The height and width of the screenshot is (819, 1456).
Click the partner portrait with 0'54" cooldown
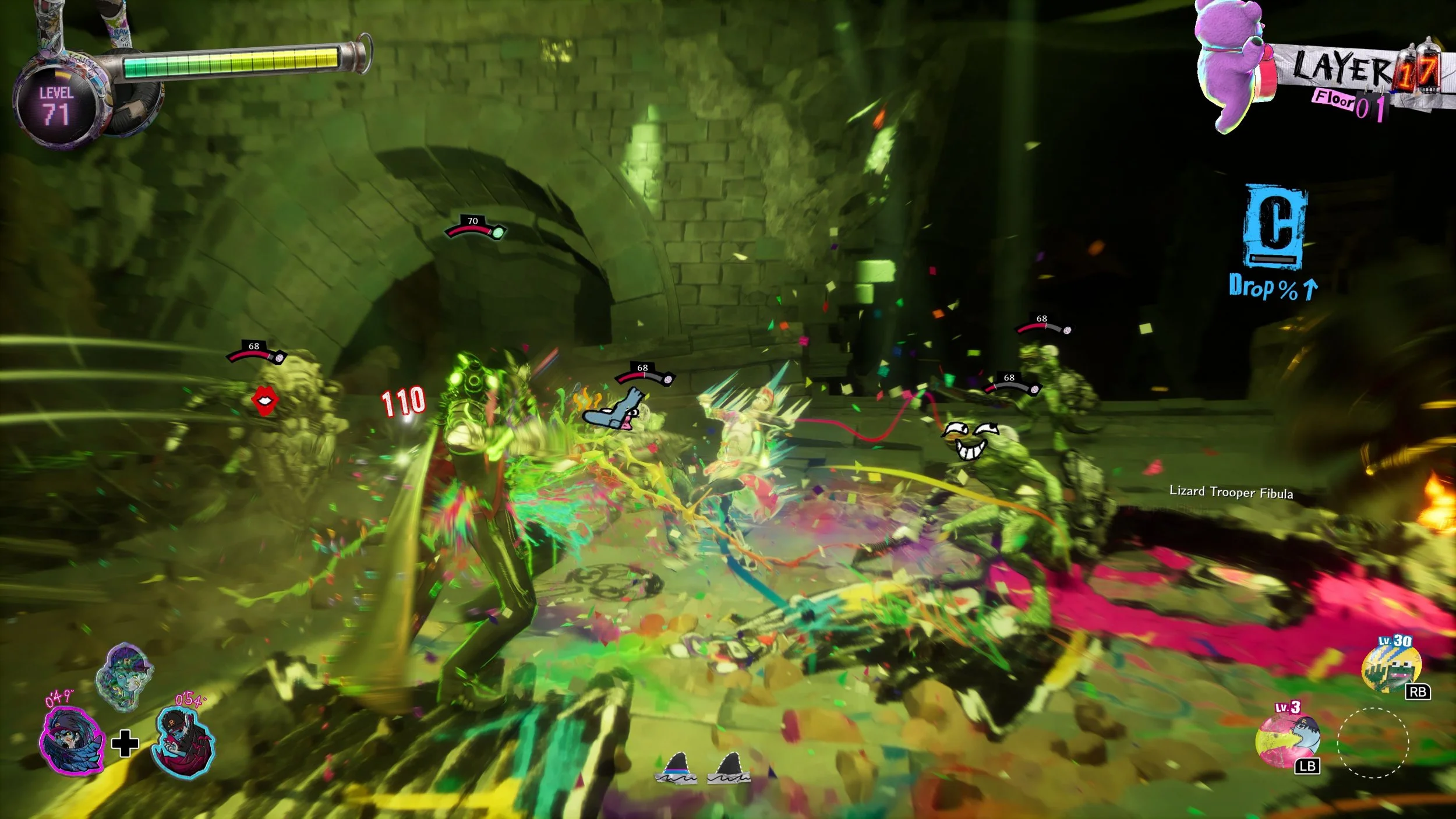184,739
